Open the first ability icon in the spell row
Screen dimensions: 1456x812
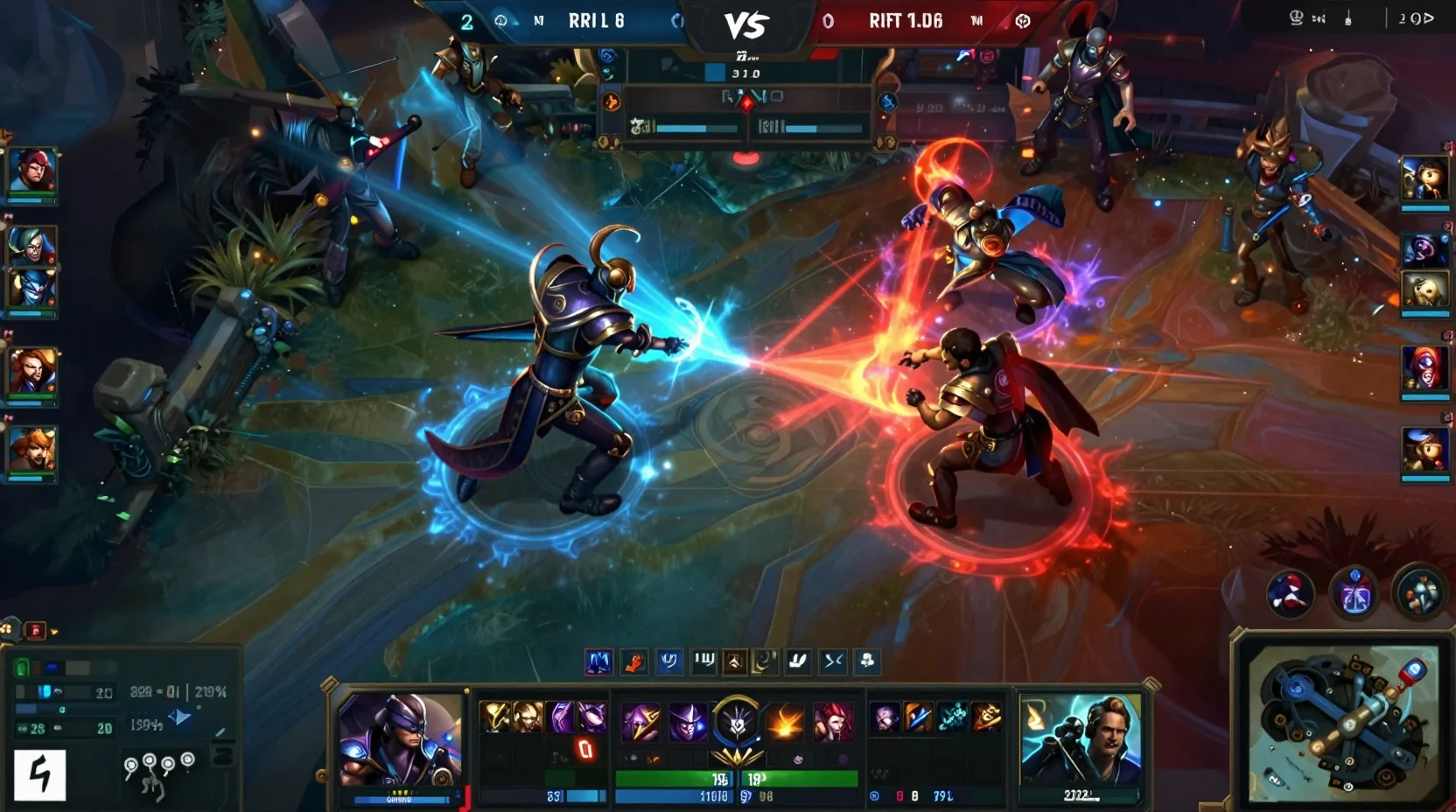pos(600,662)
